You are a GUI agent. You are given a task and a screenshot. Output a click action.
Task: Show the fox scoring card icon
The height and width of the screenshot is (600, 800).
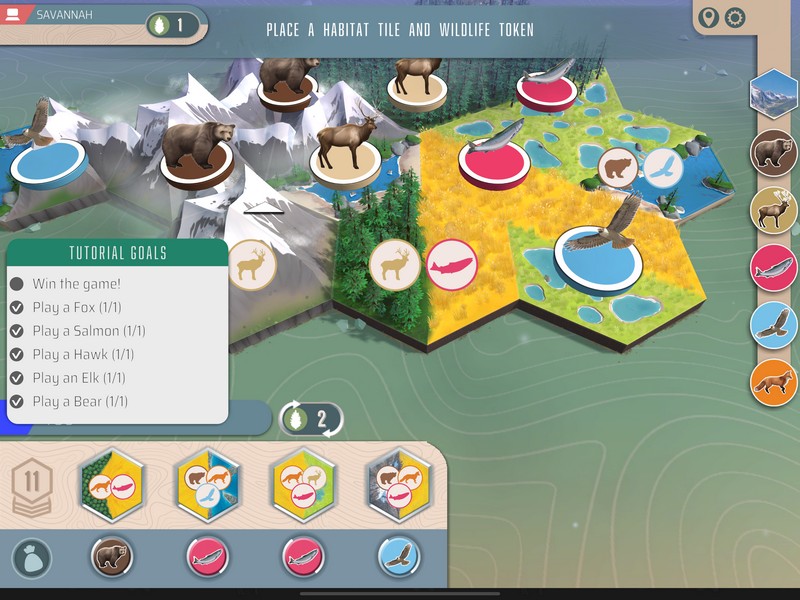pos(773,382)
